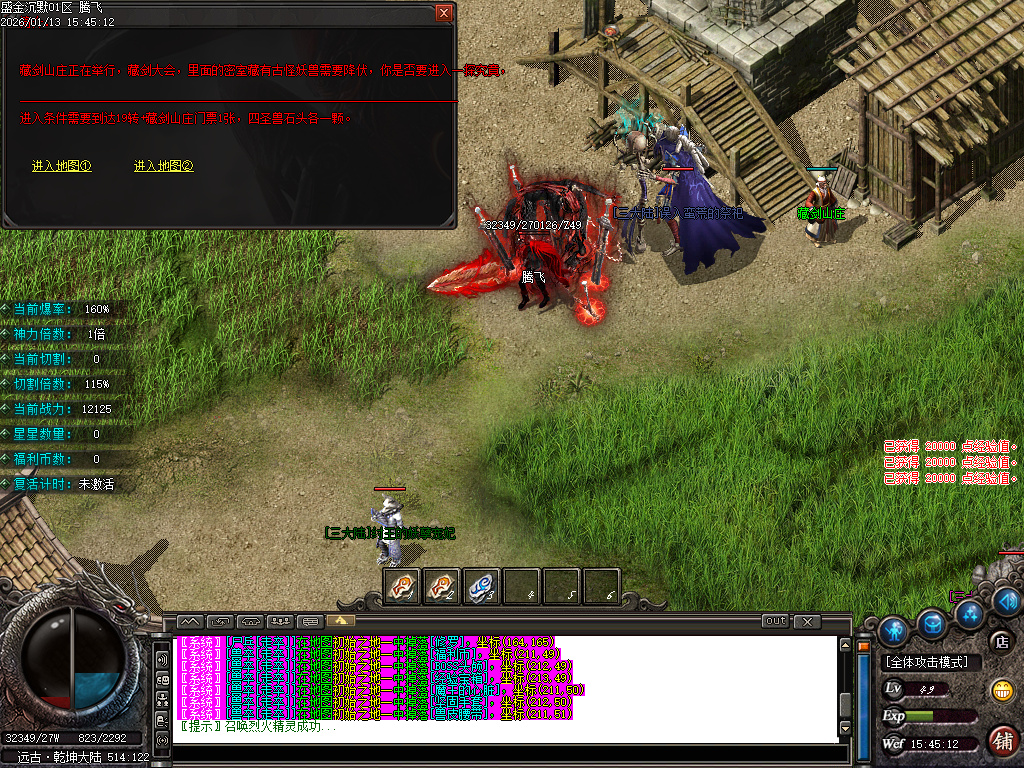Close the 藏剑山庄 dialogue window
The width and height of the screenshot is (1024, 768).
pyautogui.click(x=444, y=13)
